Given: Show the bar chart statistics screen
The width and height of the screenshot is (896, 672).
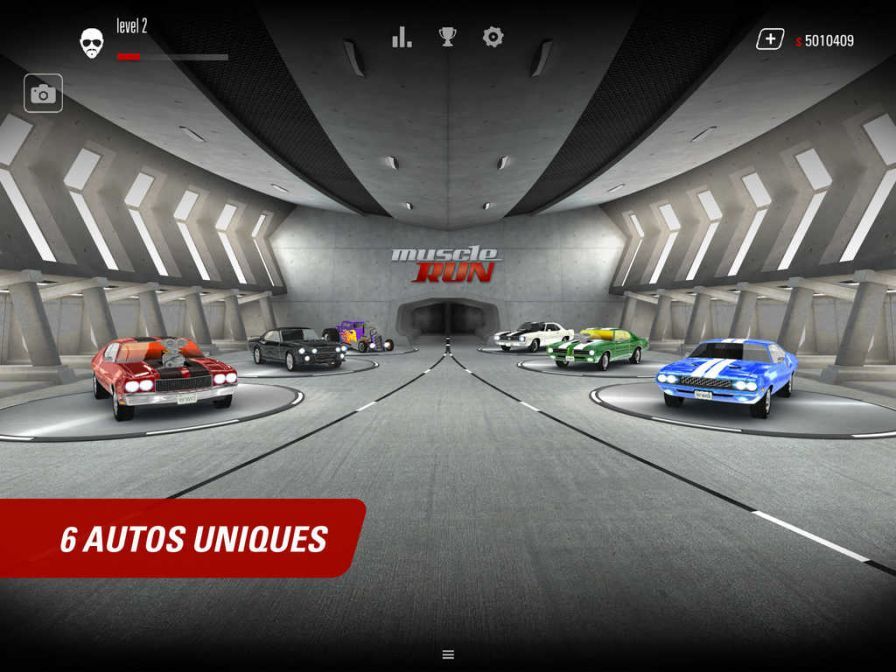Looking at the screenshot, I should click(x=402, y=38).
